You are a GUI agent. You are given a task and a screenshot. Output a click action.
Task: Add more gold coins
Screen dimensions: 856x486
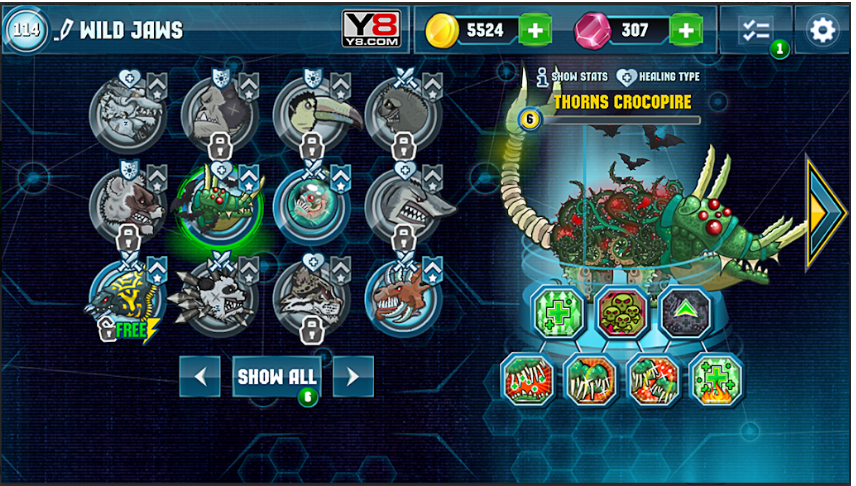(536, 30)
